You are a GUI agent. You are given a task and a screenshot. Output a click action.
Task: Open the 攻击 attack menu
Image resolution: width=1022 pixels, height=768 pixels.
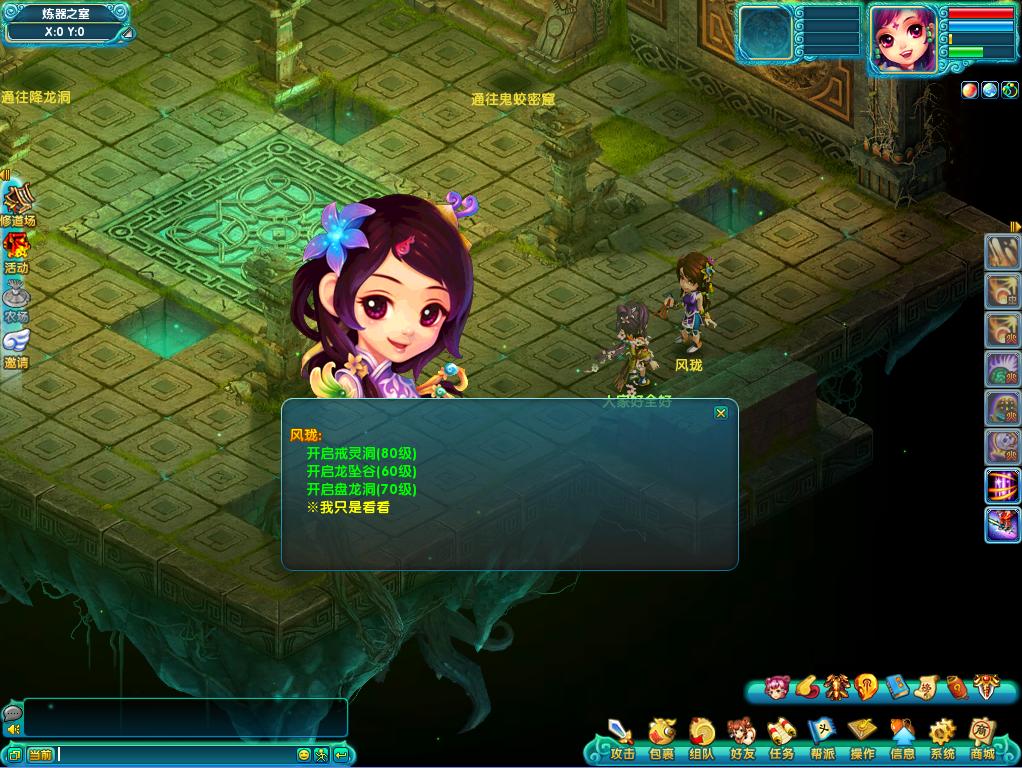[x=622, y=741]
